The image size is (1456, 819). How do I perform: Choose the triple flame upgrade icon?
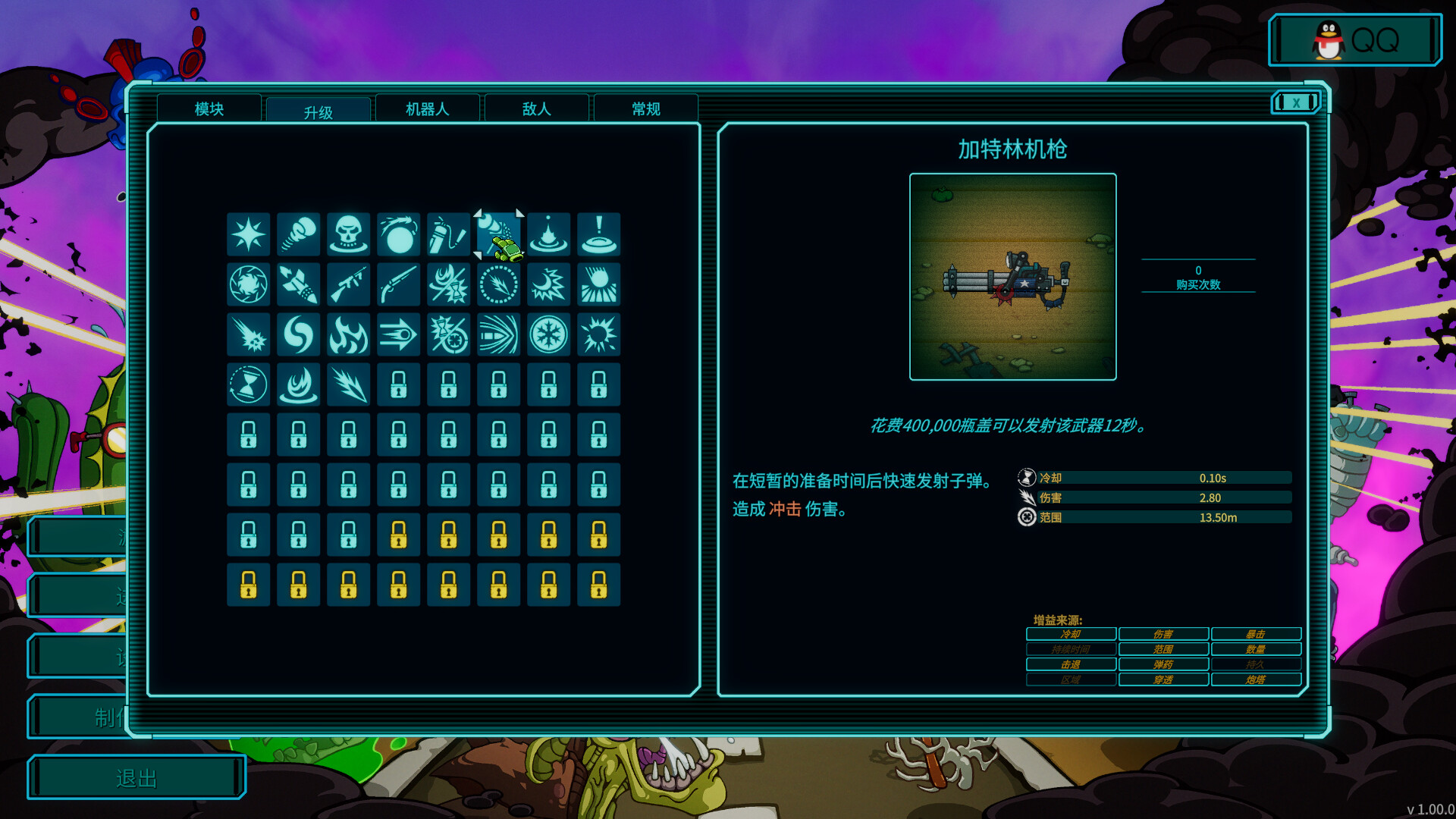coord(348,334)
